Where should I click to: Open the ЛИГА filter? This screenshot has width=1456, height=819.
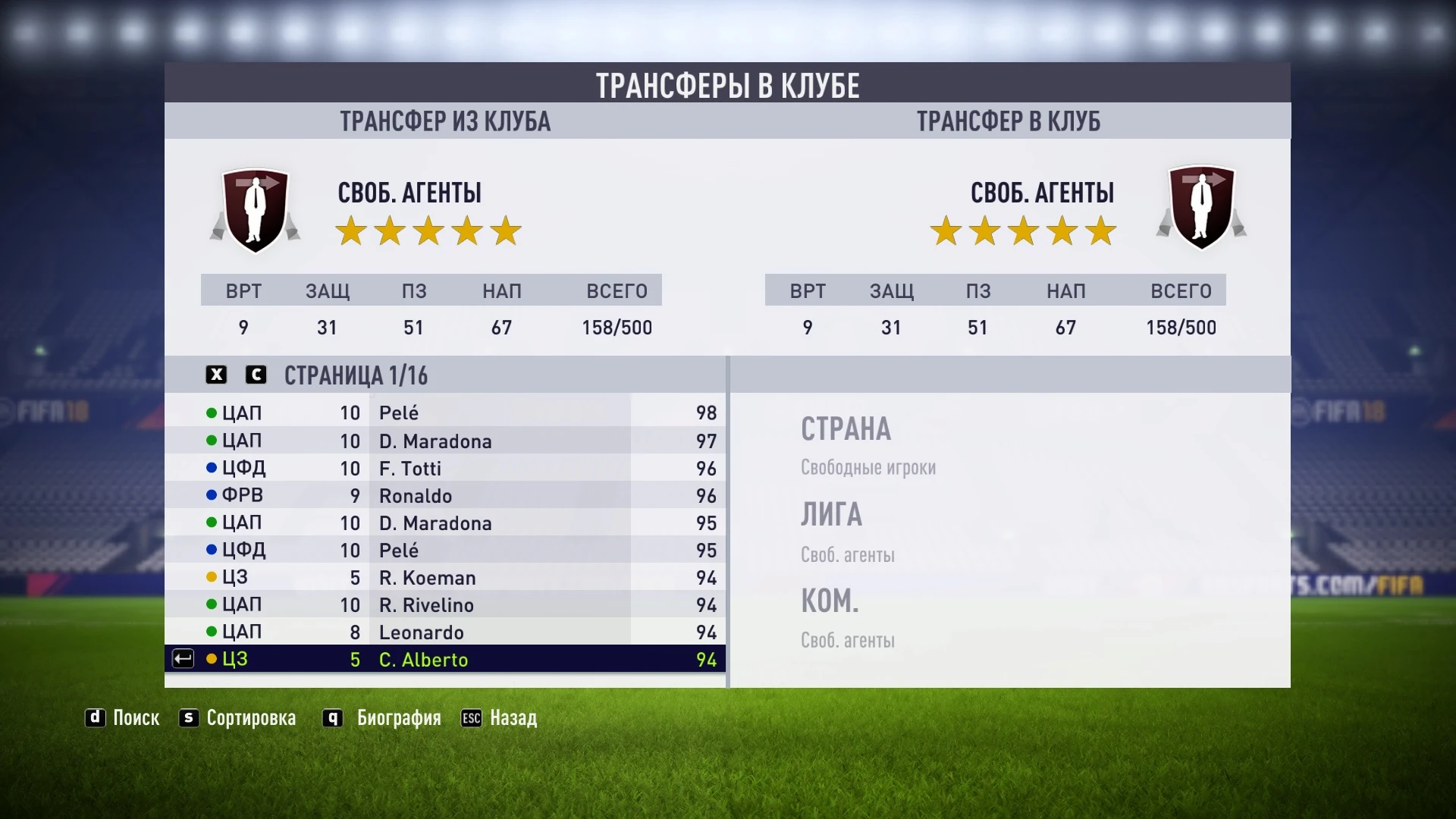point(830,515)
